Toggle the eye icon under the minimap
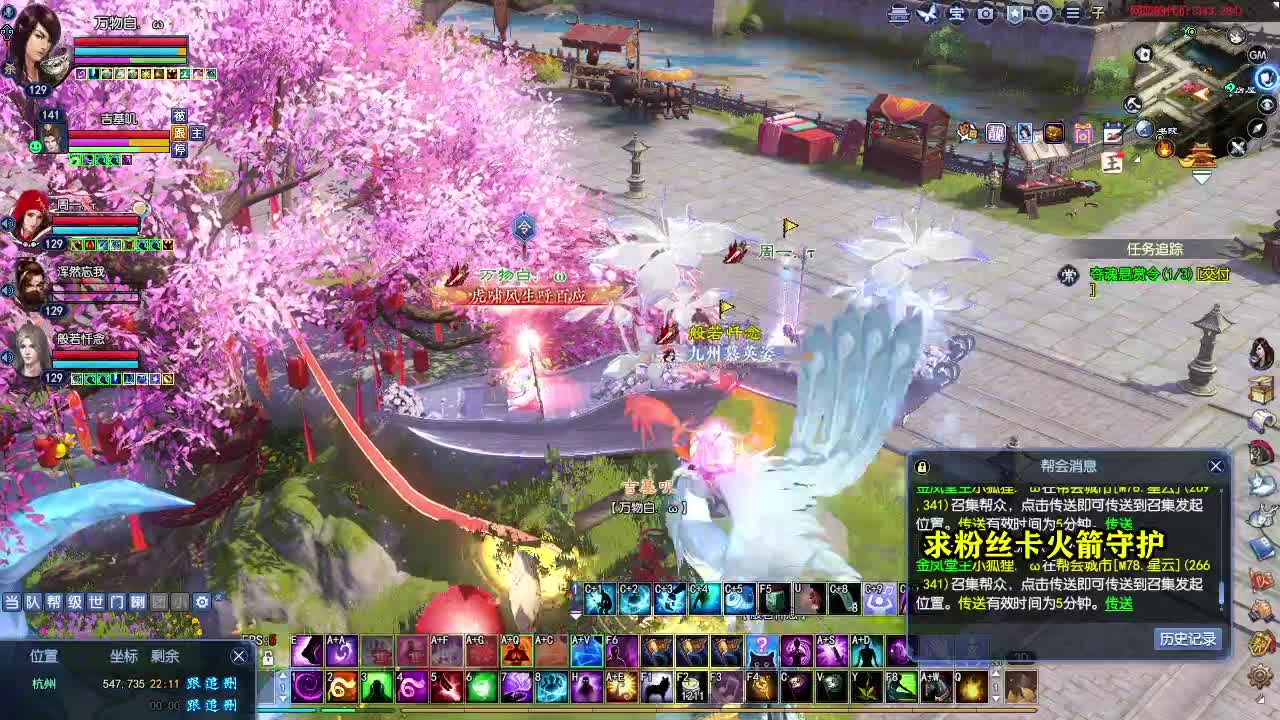 1266,104
